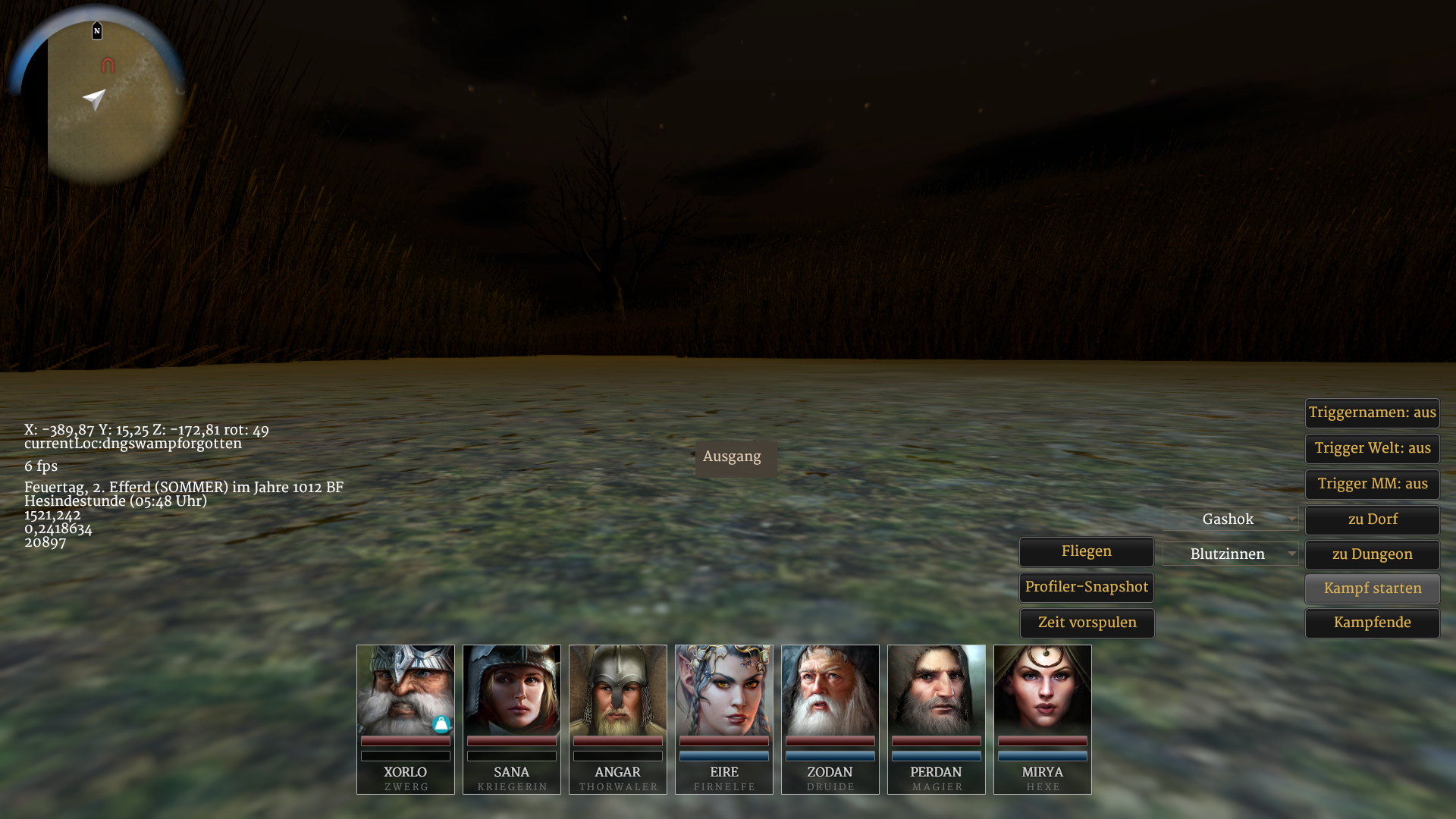Open the Blutzinnen dungeon dropdown

(1230, 554)
